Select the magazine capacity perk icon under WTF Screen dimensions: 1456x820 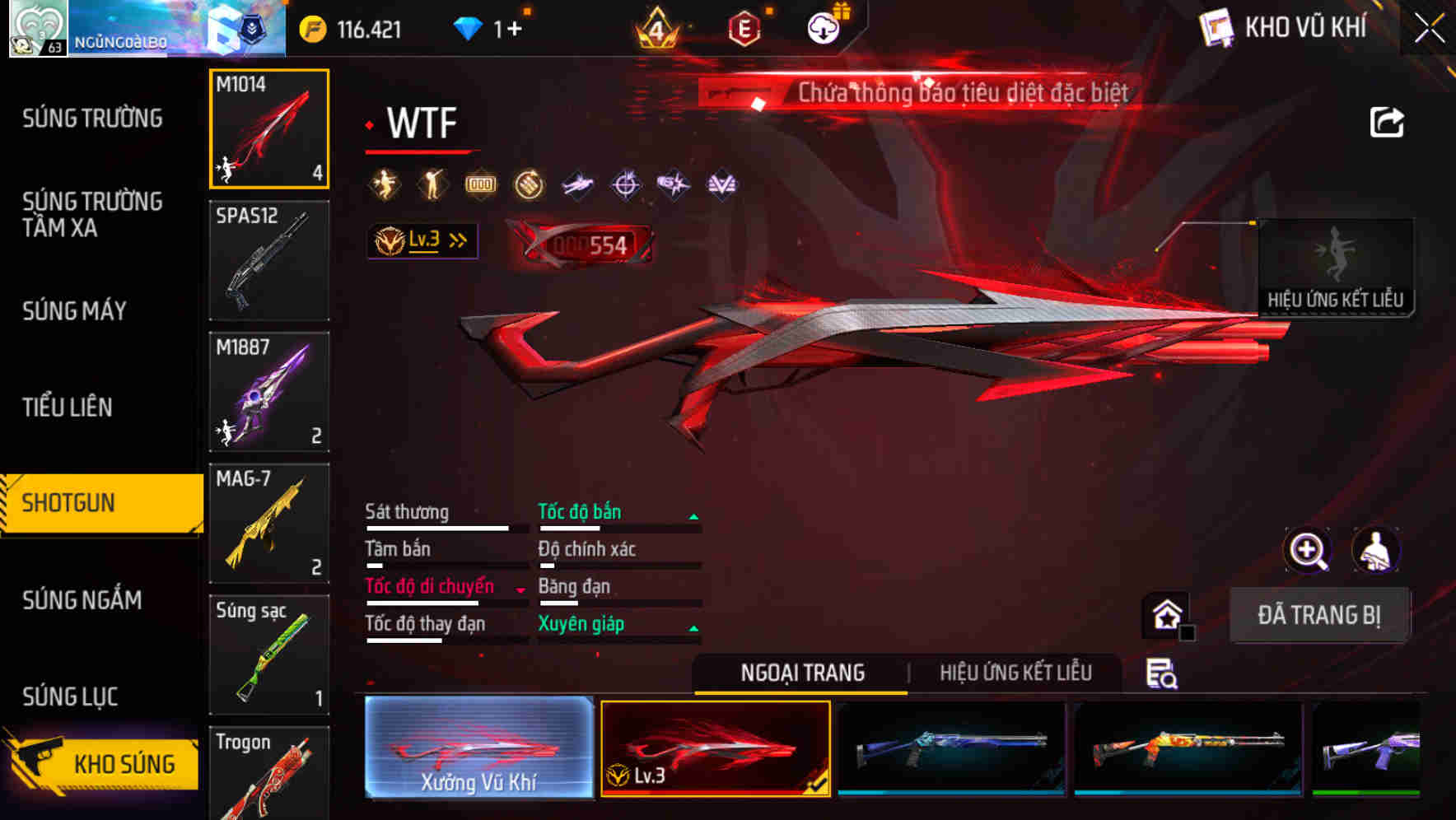[x=479, y=184]
